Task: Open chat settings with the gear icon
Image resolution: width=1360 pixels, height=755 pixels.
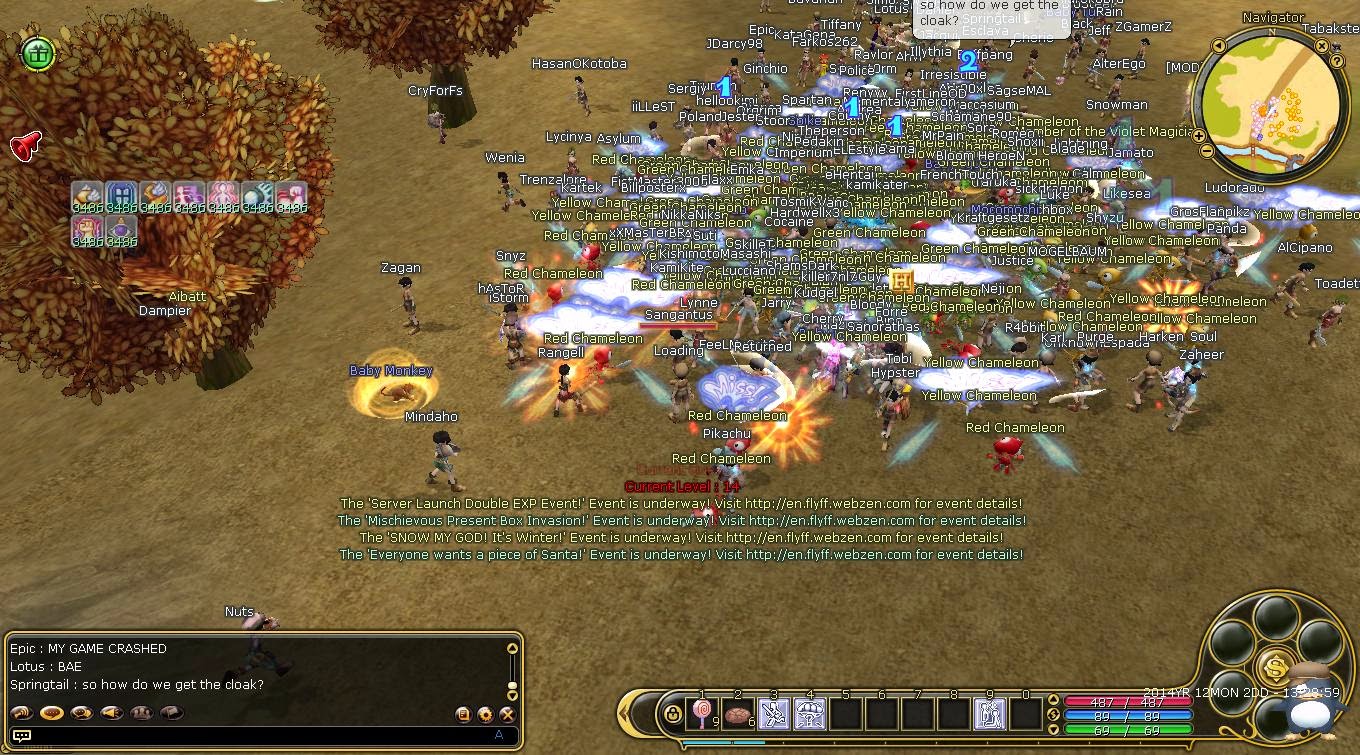Action: pos(485,712)
